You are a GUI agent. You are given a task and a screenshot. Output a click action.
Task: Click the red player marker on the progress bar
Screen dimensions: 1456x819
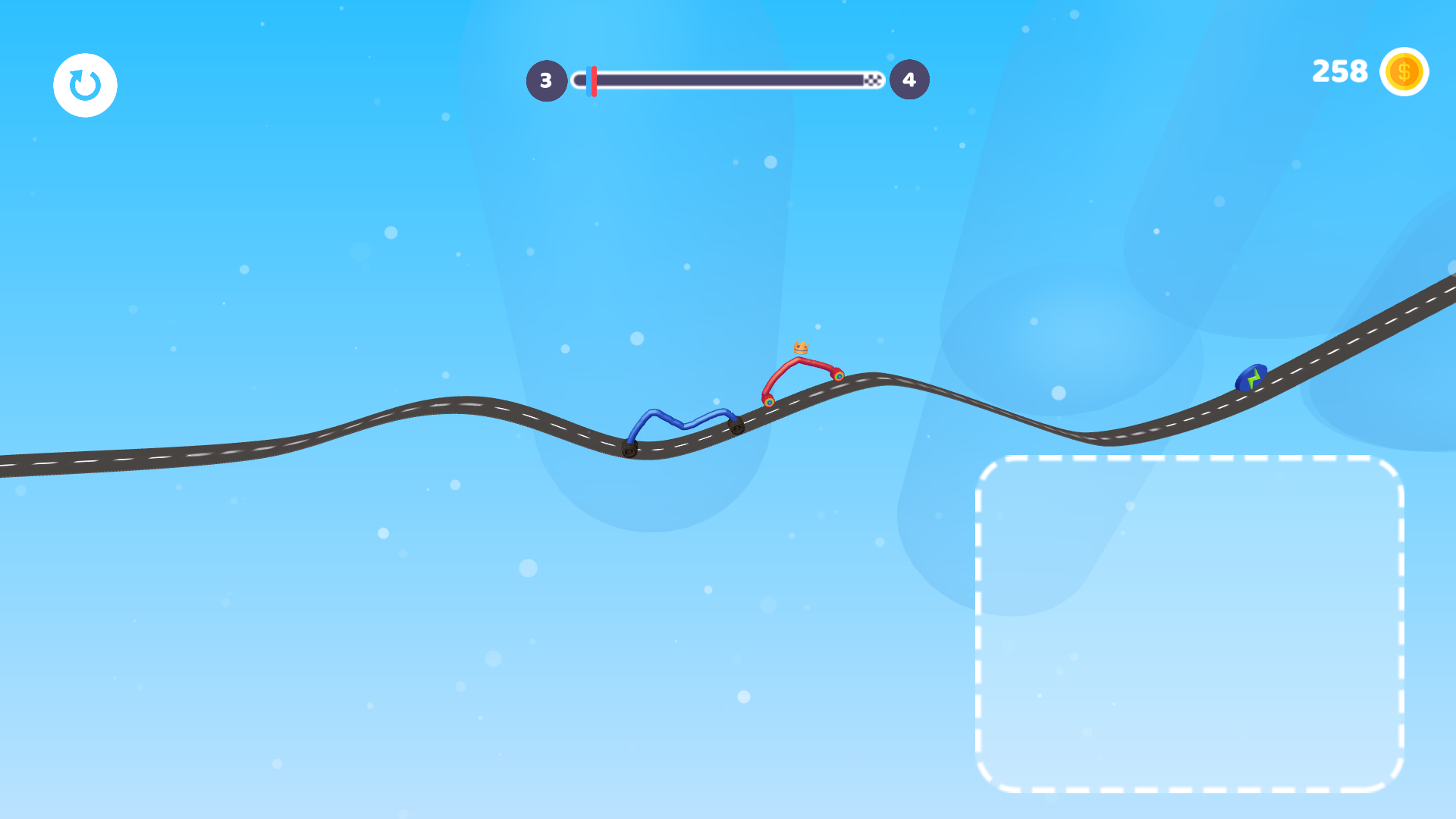tap(594, 79)
